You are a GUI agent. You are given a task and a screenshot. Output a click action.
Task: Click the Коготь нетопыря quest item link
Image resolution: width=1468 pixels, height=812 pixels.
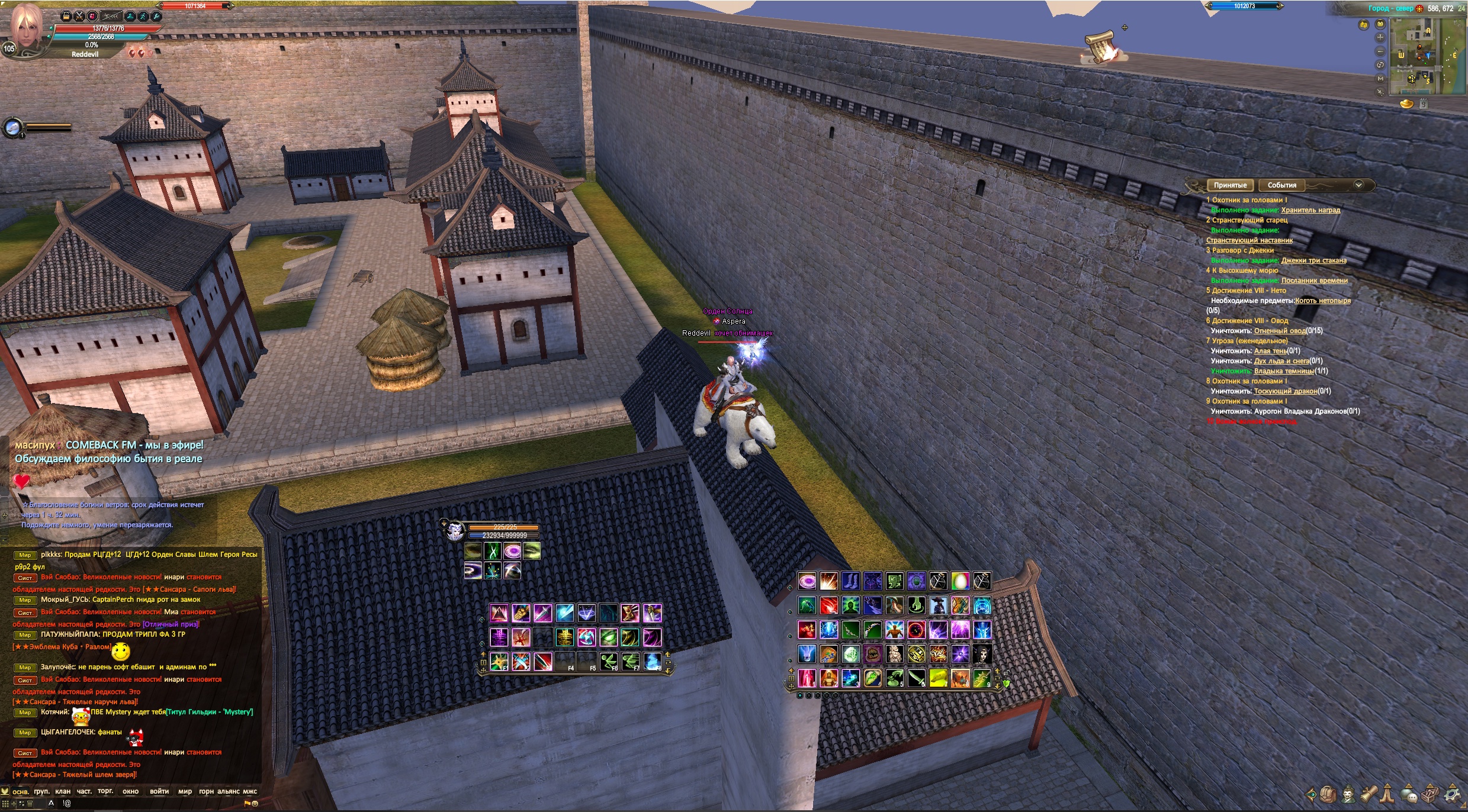coord(1322,301)
